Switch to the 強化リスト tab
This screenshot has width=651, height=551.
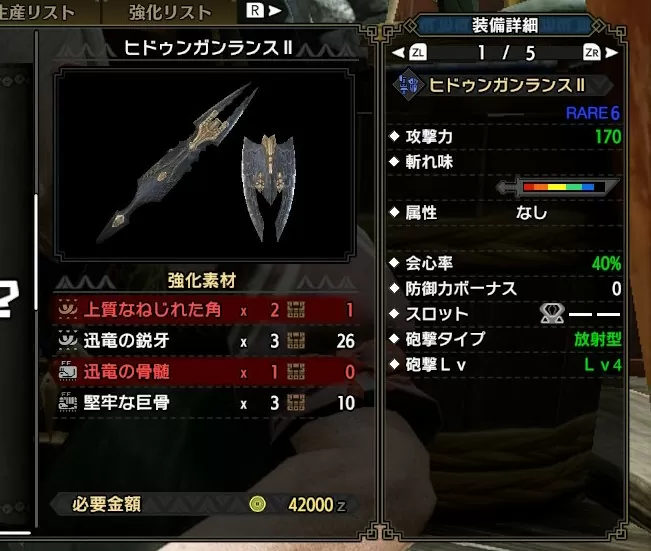pos(170,13)
